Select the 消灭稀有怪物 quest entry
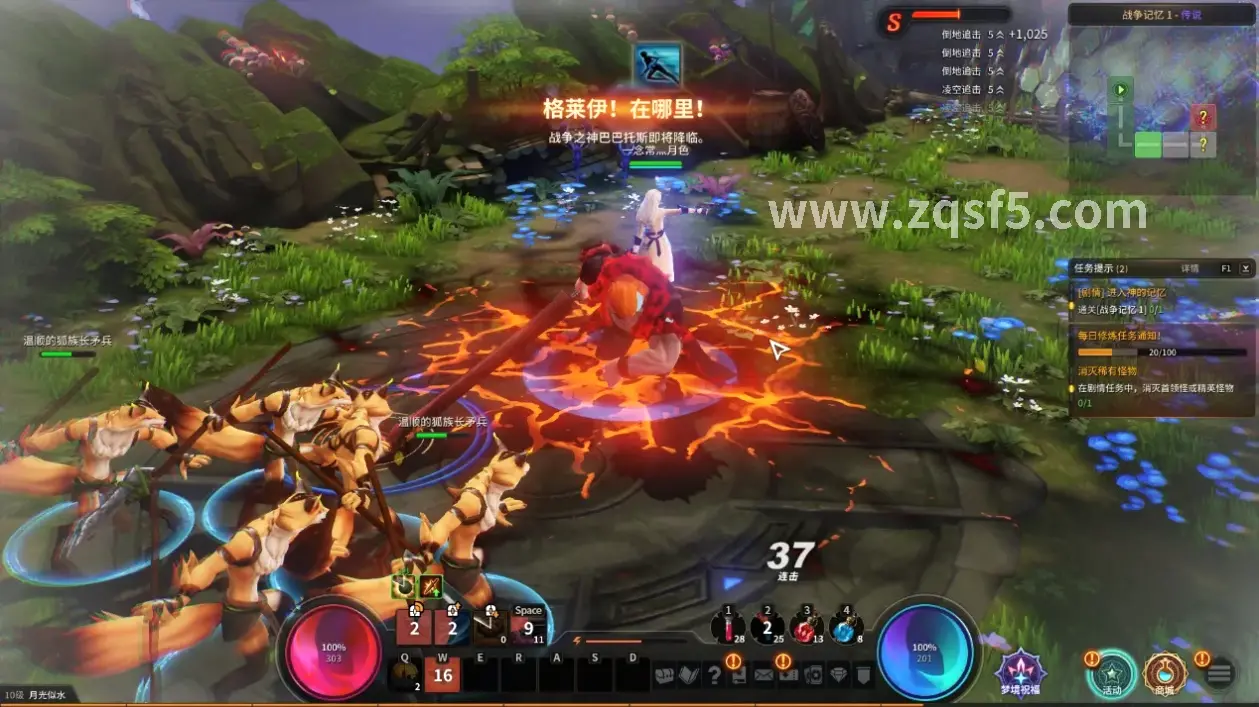 (x=1107, y=371)
